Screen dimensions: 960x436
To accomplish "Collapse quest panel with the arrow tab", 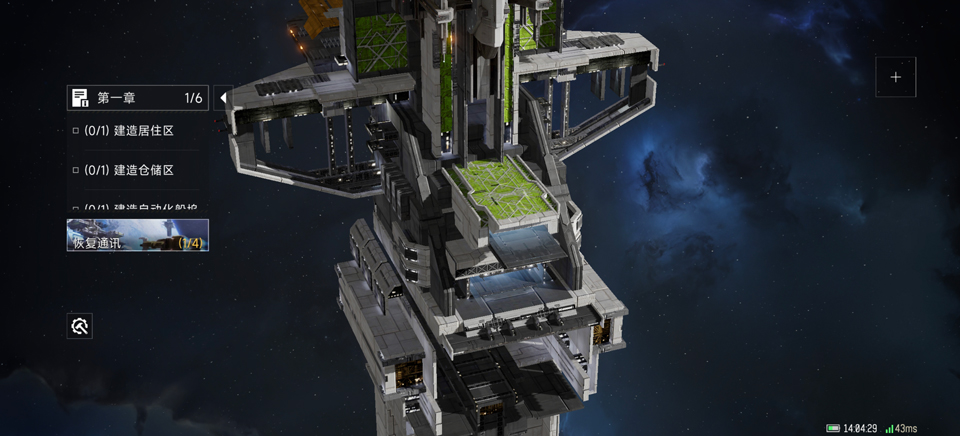I will 223,98.
